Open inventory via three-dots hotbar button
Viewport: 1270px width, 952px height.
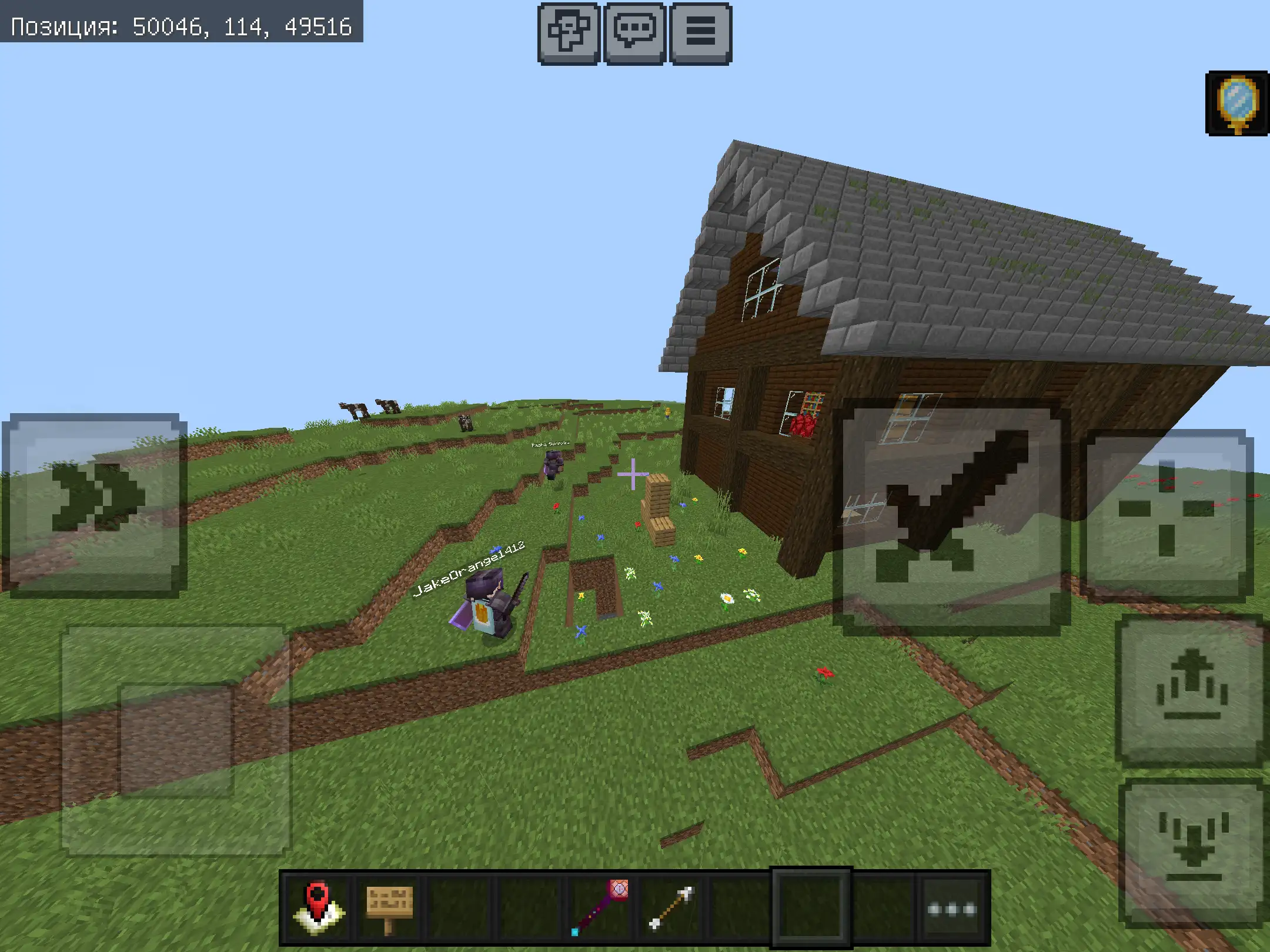[952, 909]
